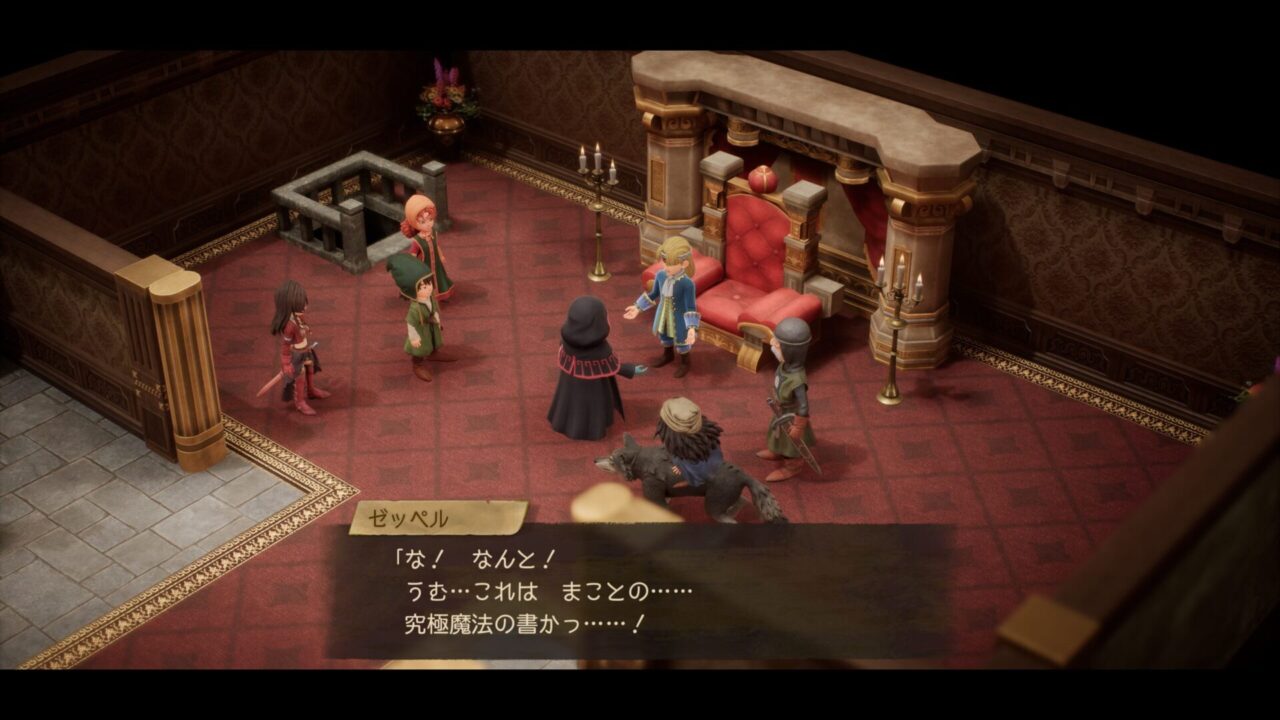Advance Zeppel's dialogue by clicking the dialogue box

click(x=640, y=592)
